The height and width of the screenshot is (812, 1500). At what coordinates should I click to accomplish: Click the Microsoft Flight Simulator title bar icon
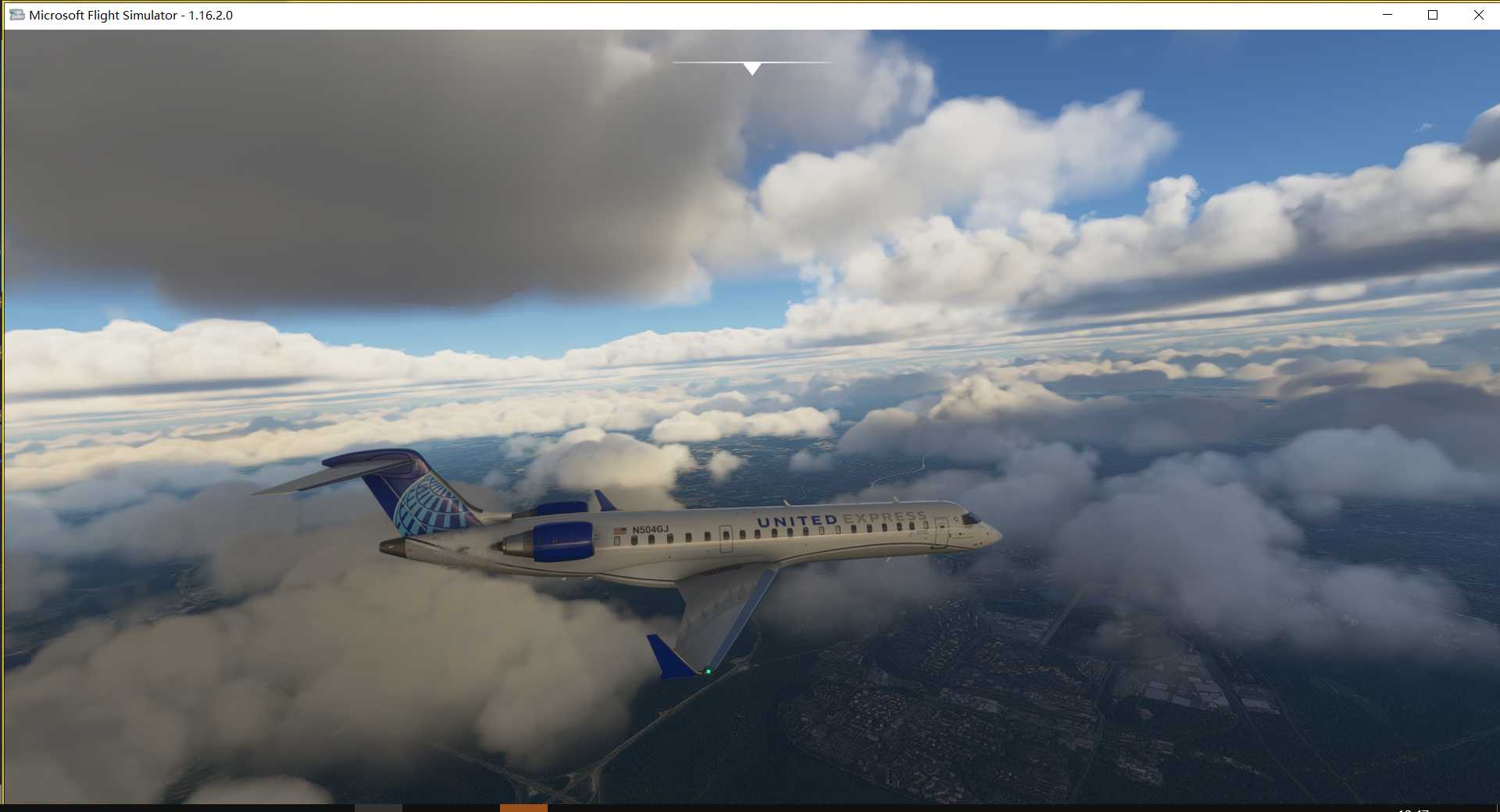tap(17, 14)
